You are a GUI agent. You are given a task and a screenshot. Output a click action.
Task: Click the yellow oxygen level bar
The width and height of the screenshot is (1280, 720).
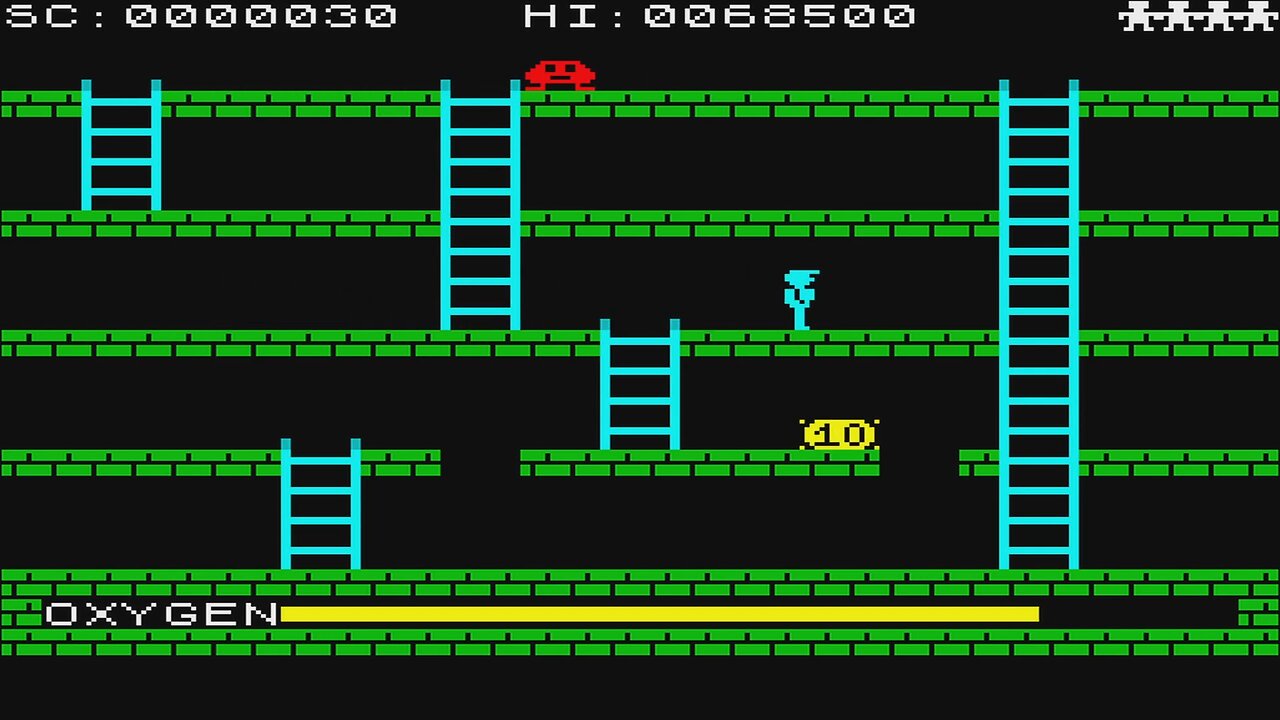tap(660, 614)
